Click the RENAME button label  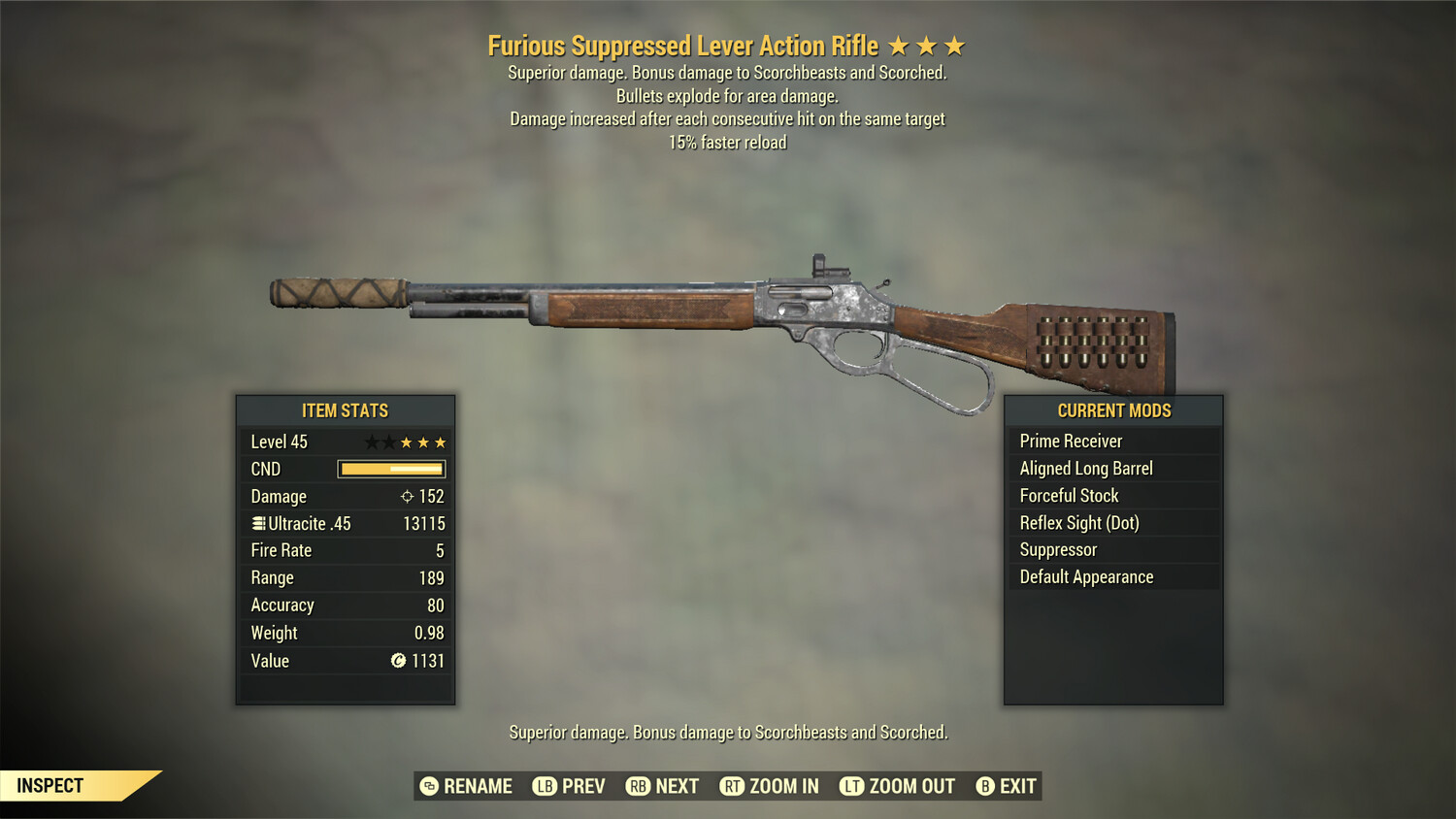pyautogui.click(x=479, y=786)
